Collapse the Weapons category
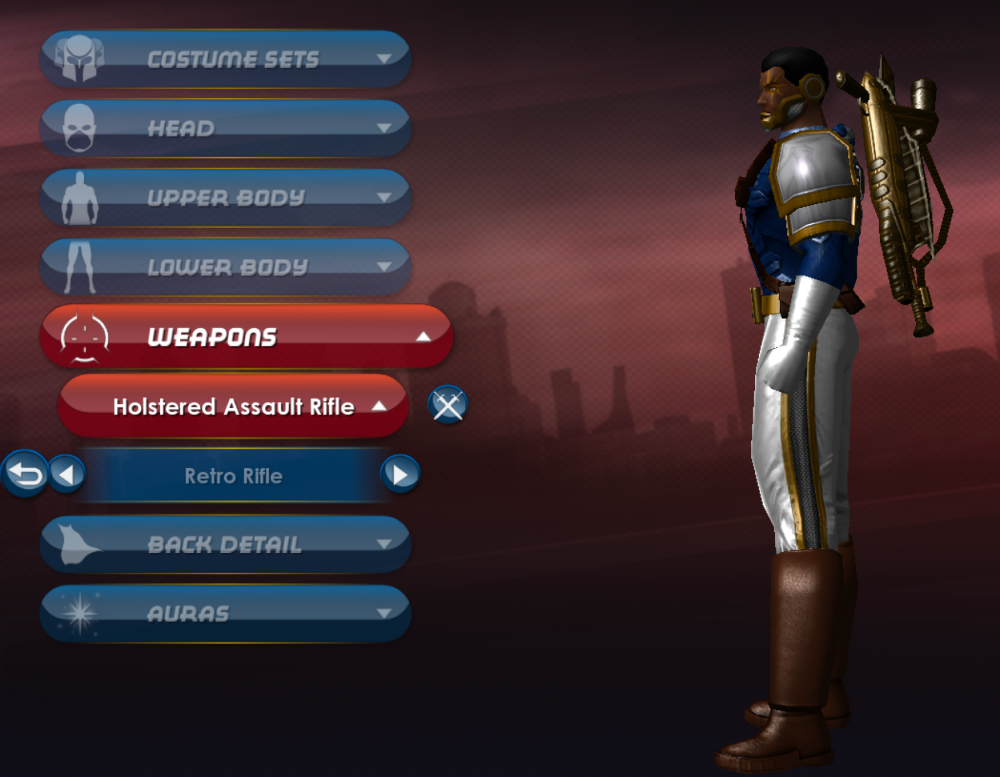Screen dimensions: 1000x777 [x=246, y=337]
